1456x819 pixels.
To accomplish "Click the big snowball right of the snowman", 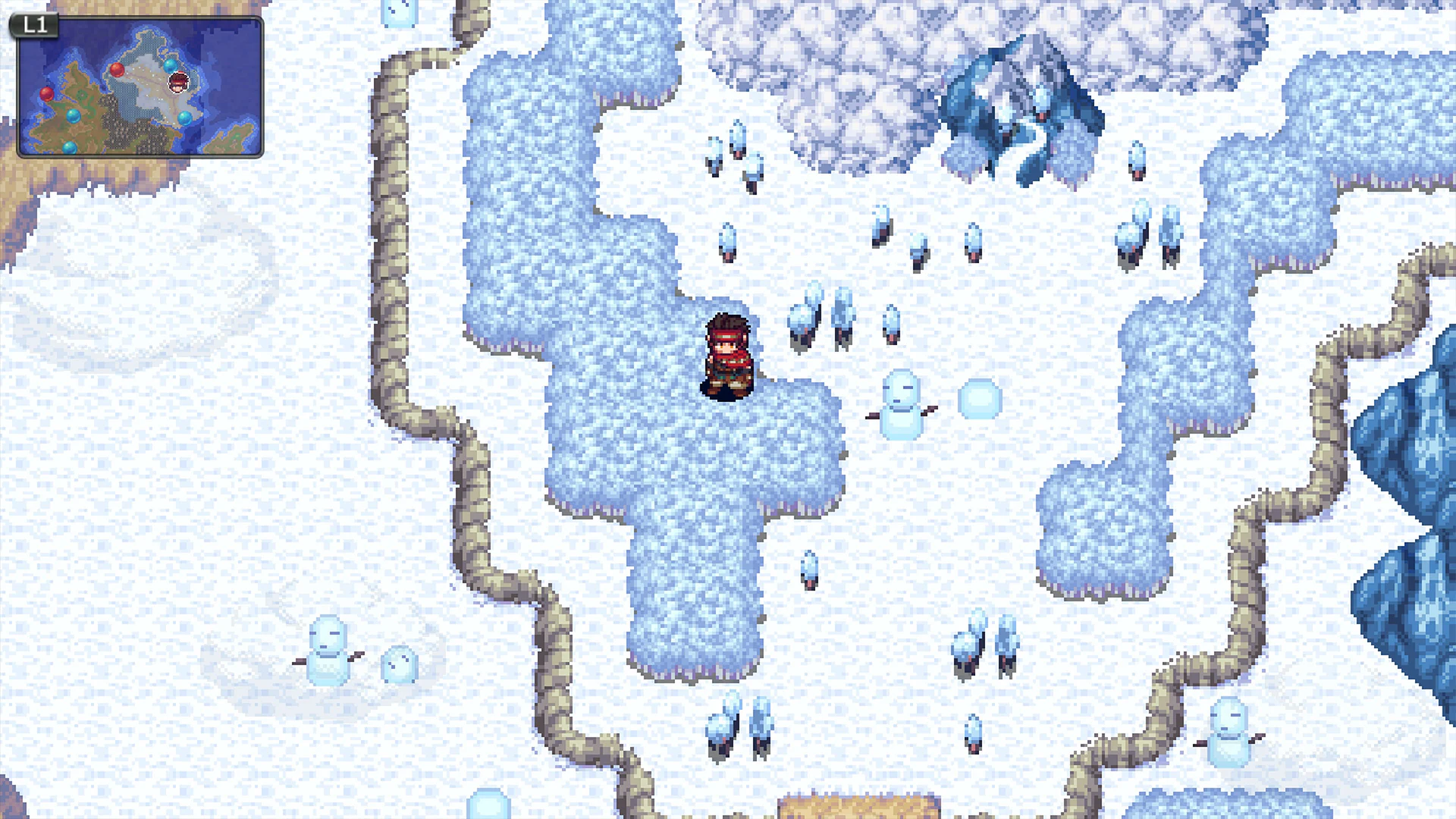I will click(978, 398).
